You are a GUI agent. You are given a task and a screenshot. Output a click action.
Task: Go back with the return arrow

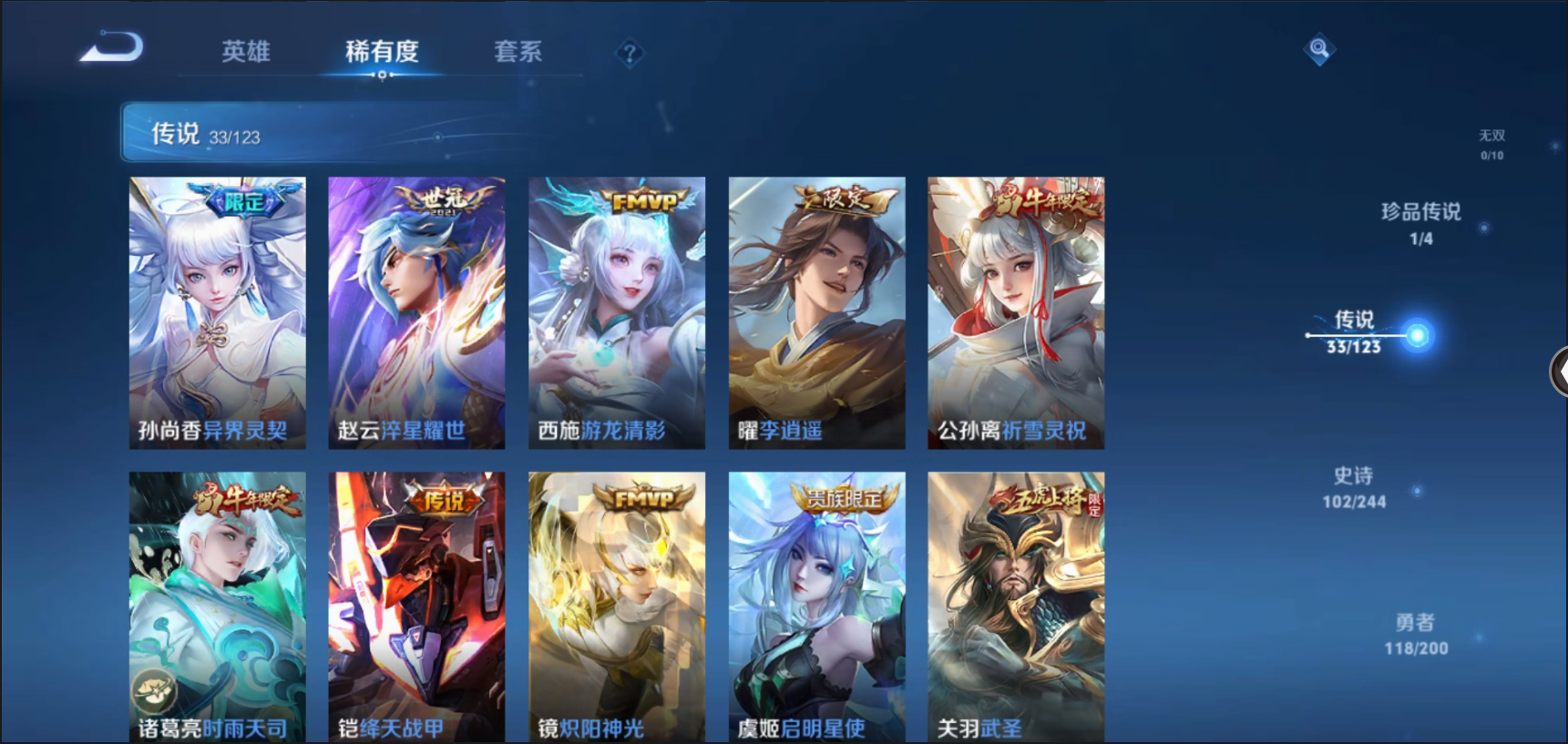tap(112, 47)
